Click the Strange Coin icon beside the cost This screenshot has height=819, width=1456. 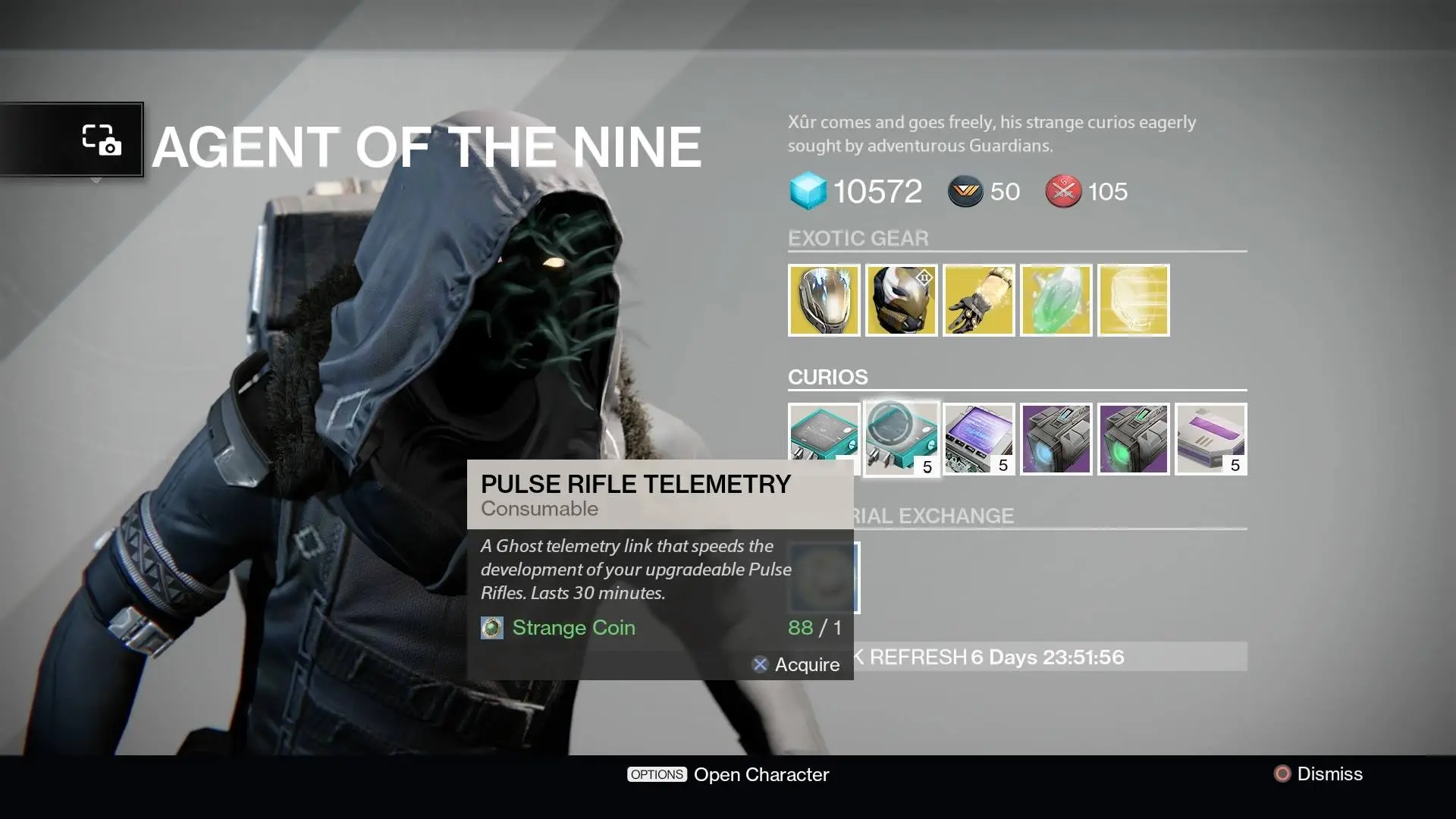tap(491, 628)
